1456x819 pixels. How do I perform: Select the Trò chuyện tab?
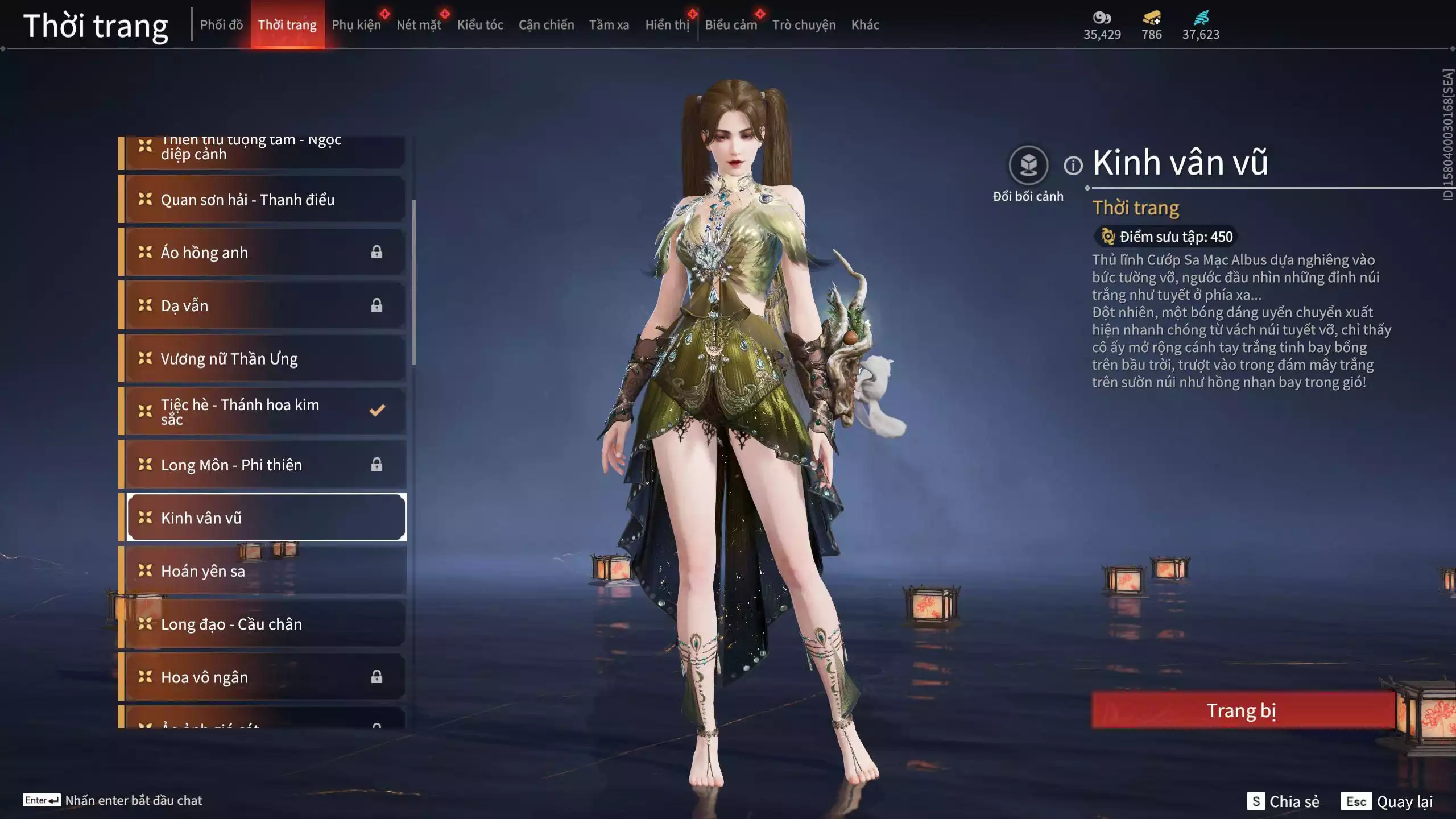click(x=803, y=25)
